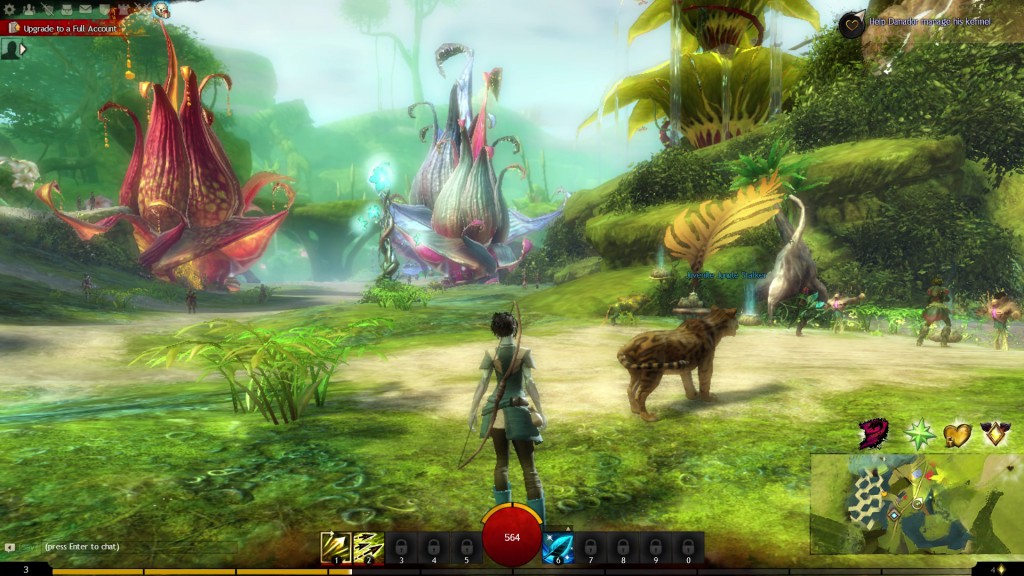Viewport: 1024px width, 576px height.
Task: Click Upgrade to a Full Account banner
Action: [x=66, y=29]
